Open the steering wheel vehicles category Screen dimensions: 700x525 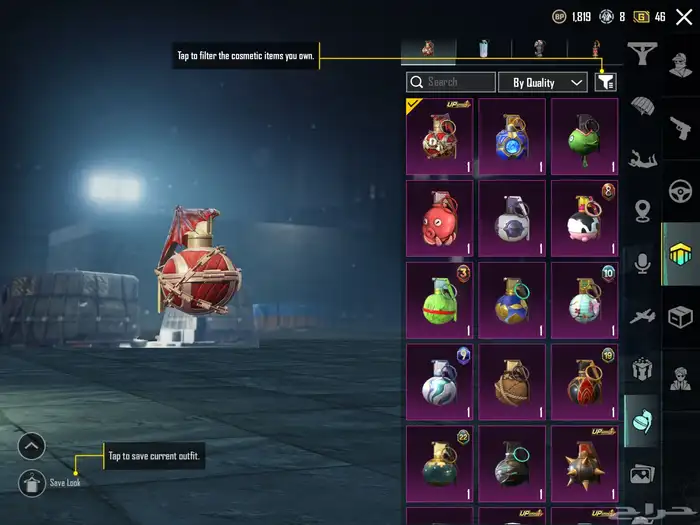(x=681, y=190)
